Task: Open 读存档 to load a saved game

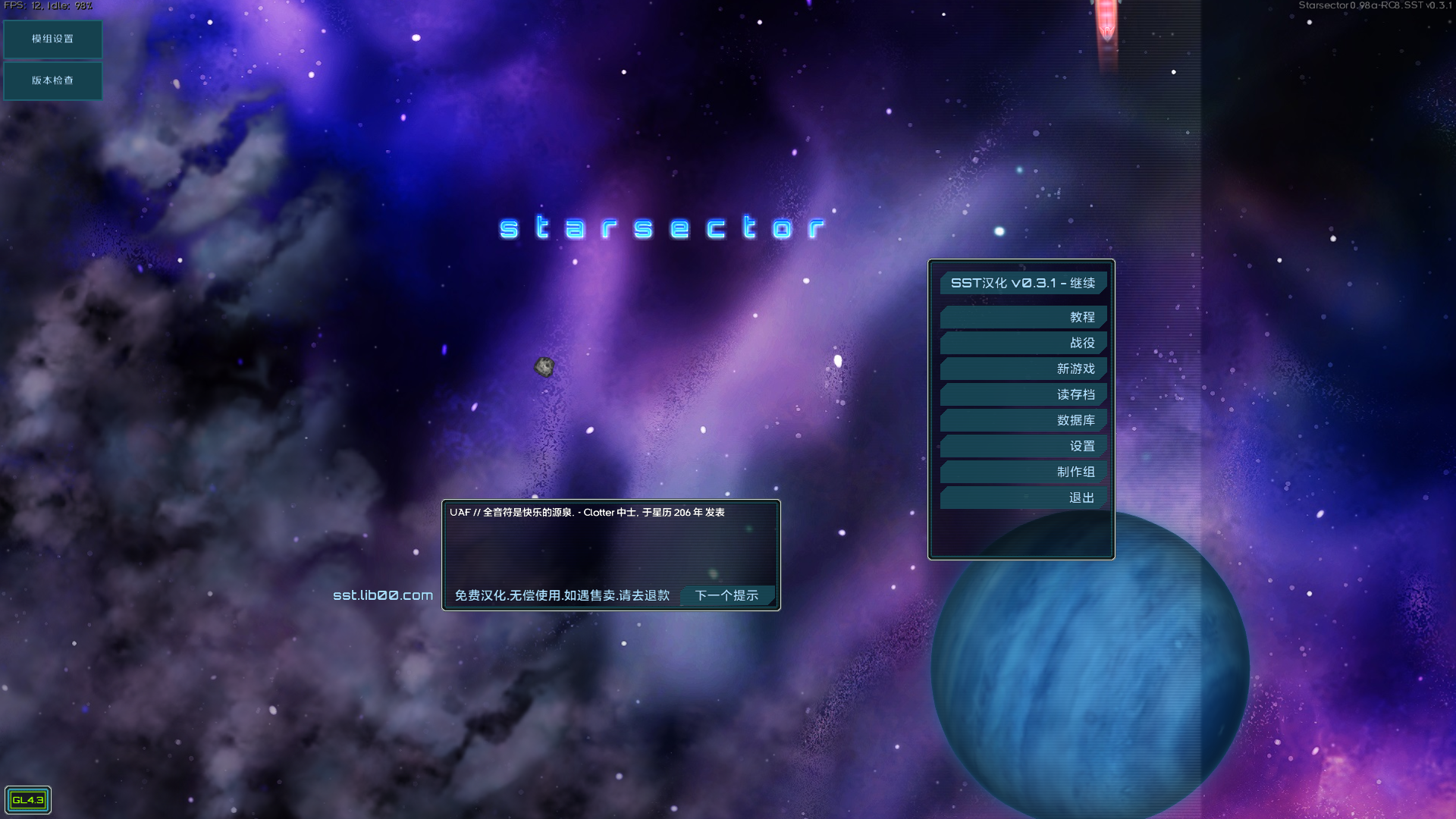Action: tap(1023, 394)
